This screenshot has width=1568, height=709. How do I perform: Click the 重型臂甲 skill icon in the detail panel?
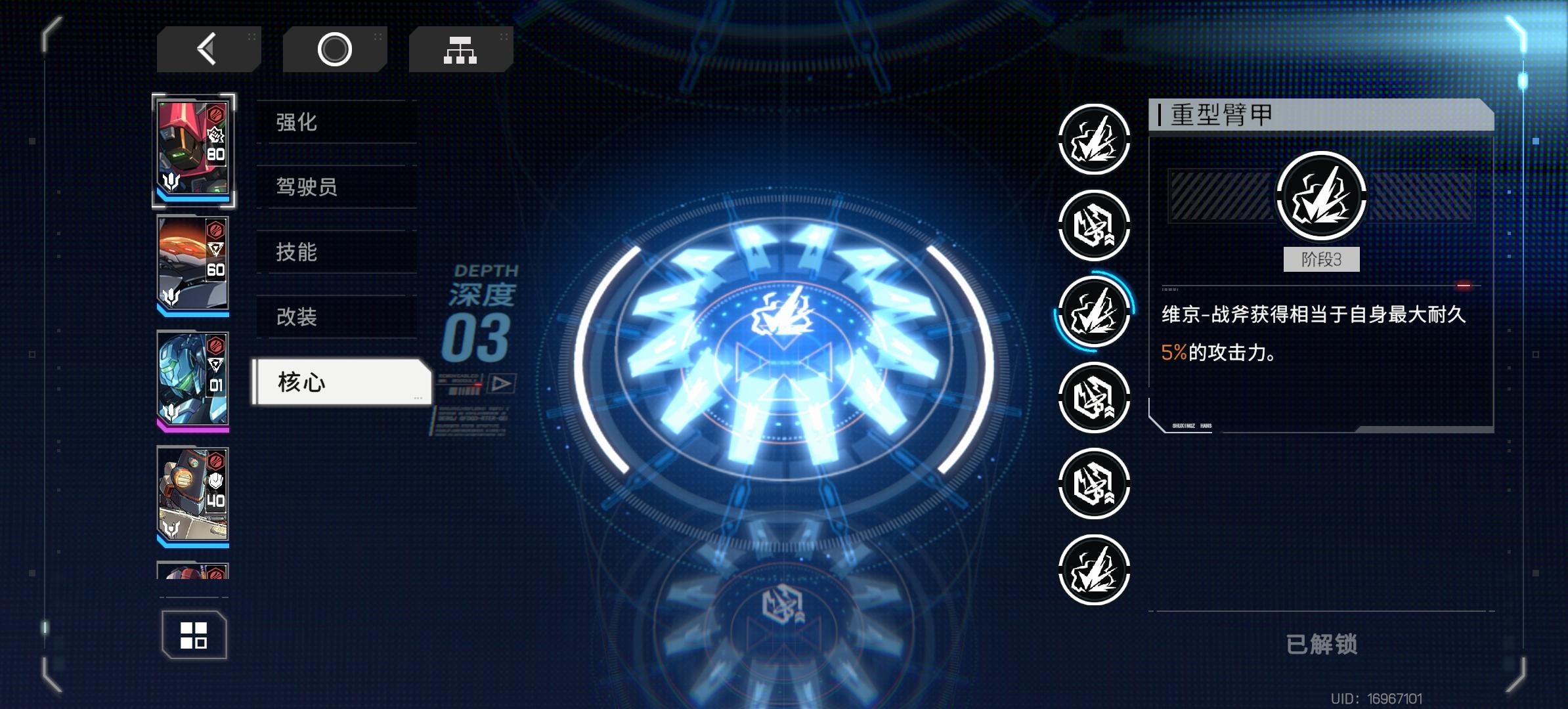(1321, 197)
